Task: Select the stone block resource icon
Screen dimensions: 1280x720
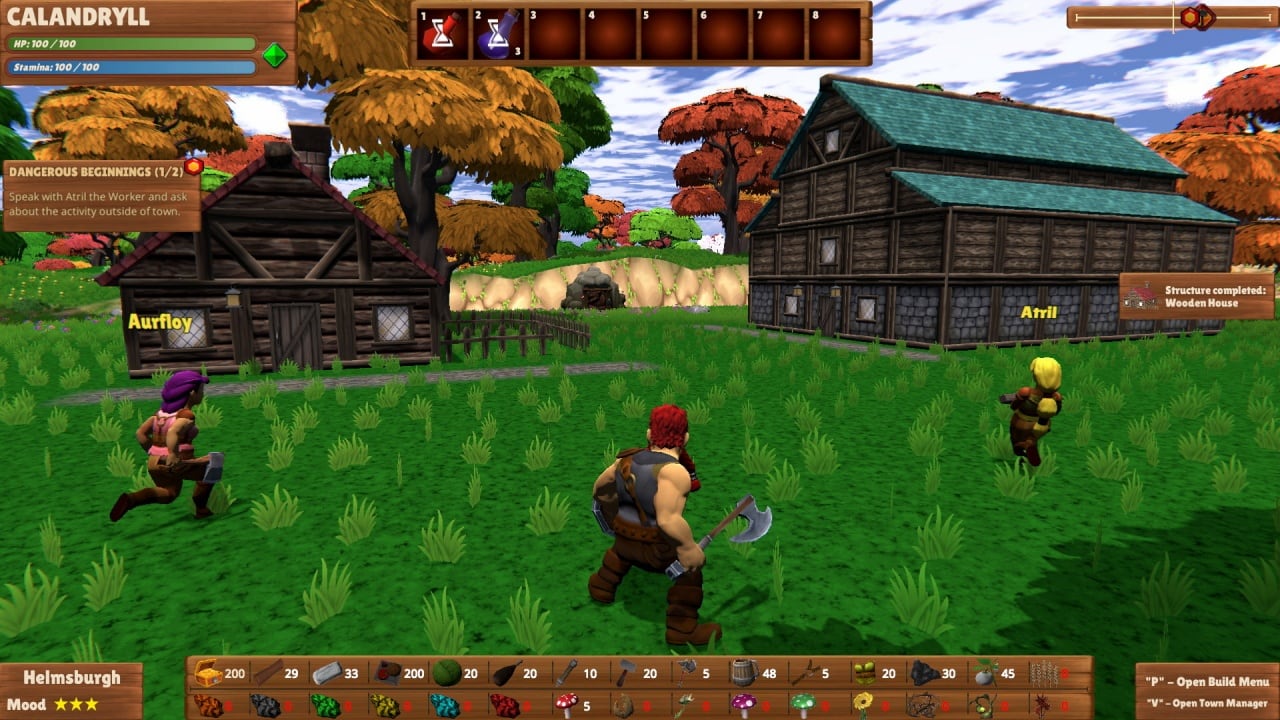Action: [327, 673]
